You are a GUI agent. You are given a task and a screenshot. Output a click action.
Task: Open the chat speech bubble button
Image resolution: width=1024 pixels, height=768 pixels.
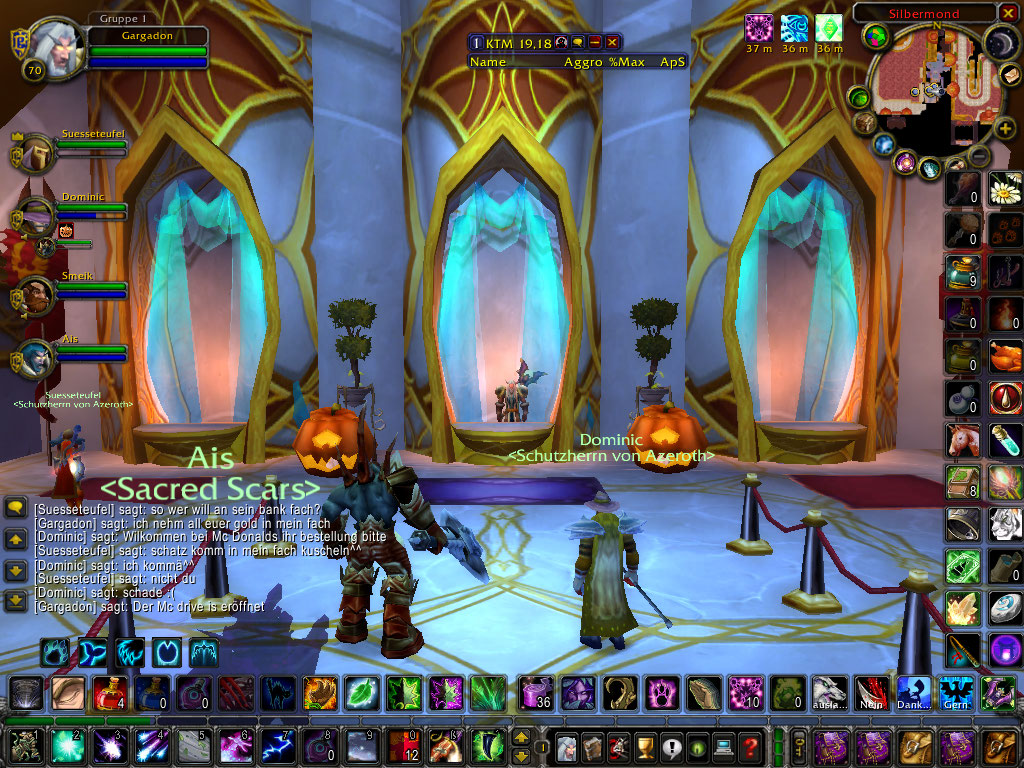click(15, 509)
